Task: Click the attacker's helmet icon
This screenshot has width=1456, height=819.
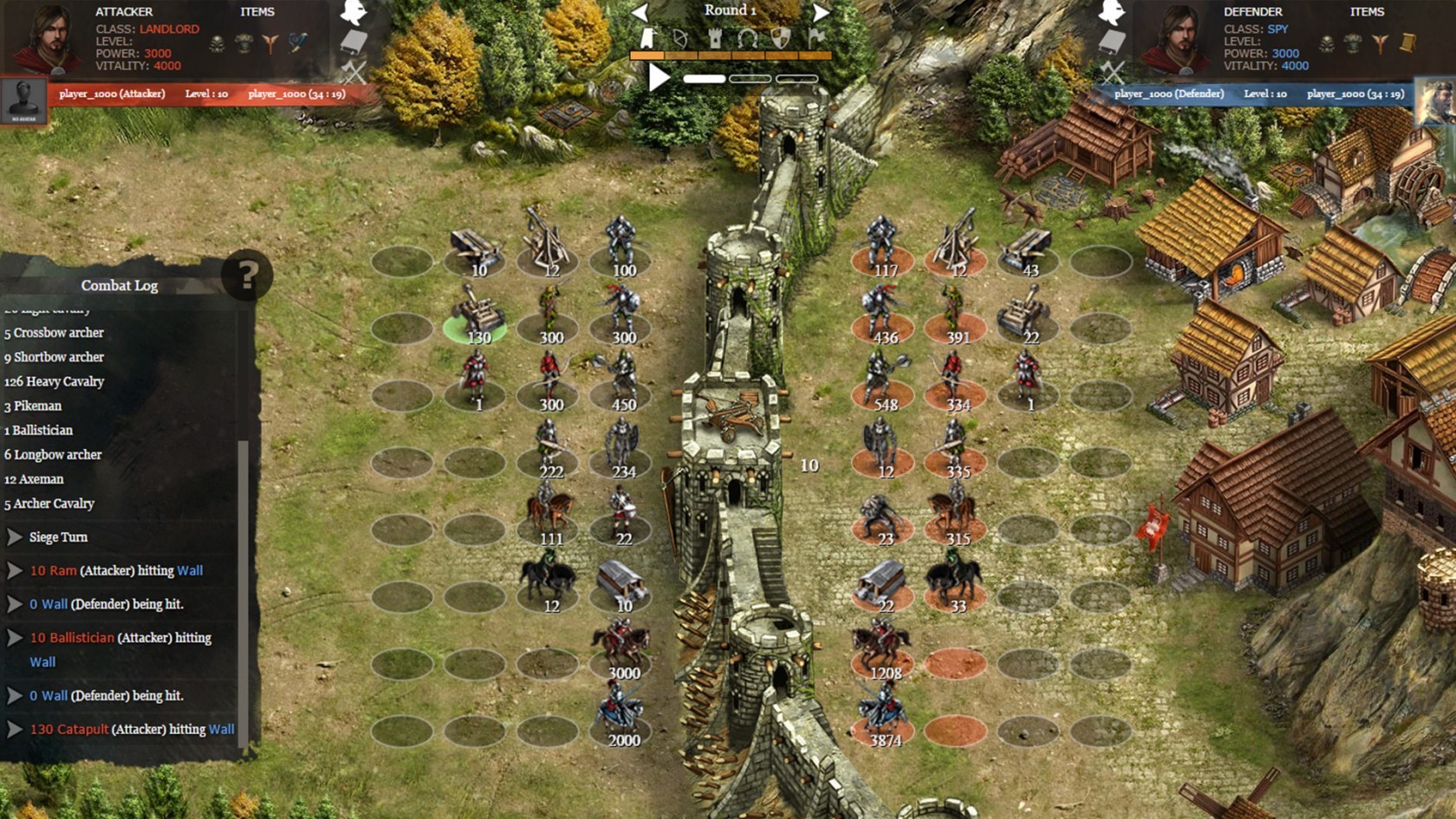Action: (354, 13)
